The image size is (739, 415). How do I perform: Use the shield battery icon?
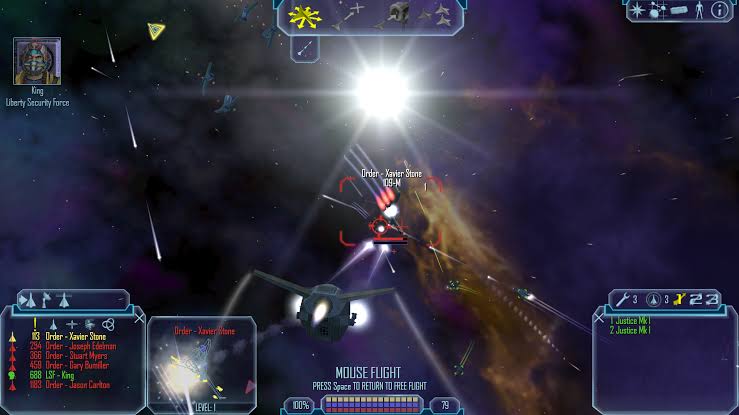(x=652, y=299)
